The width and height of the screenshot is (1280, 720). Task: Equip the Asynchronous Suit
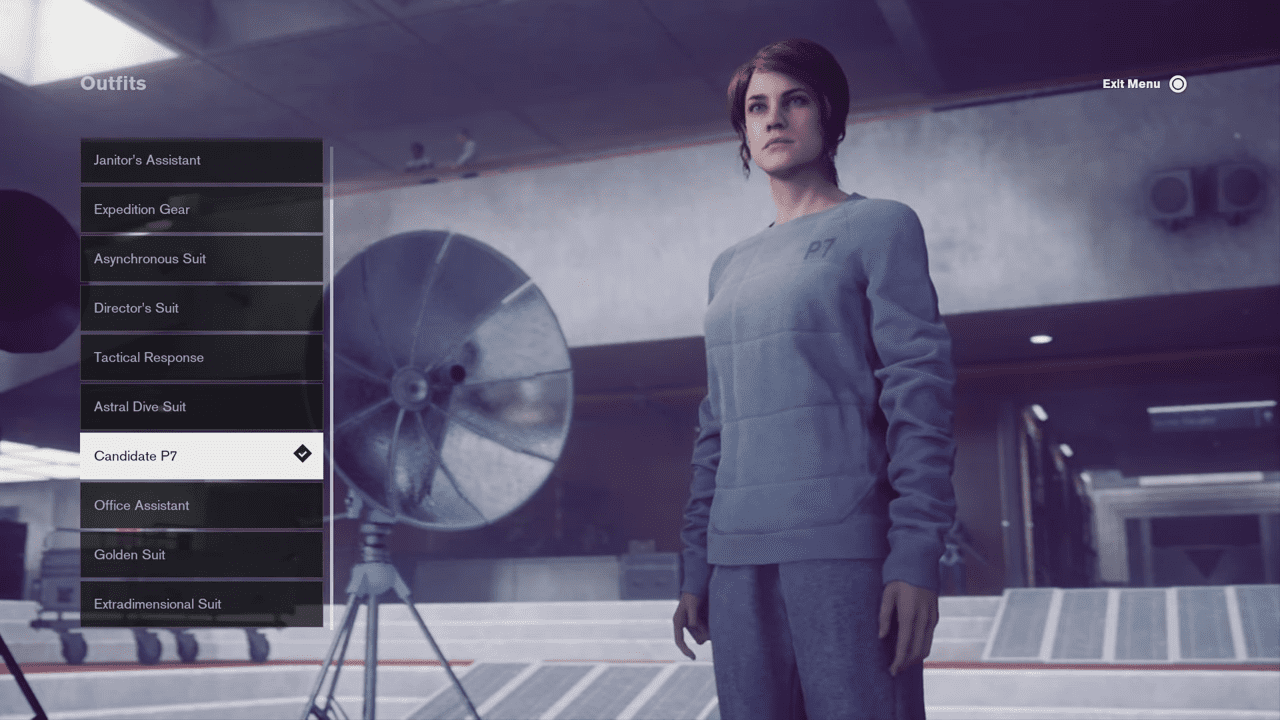[201, 259]
